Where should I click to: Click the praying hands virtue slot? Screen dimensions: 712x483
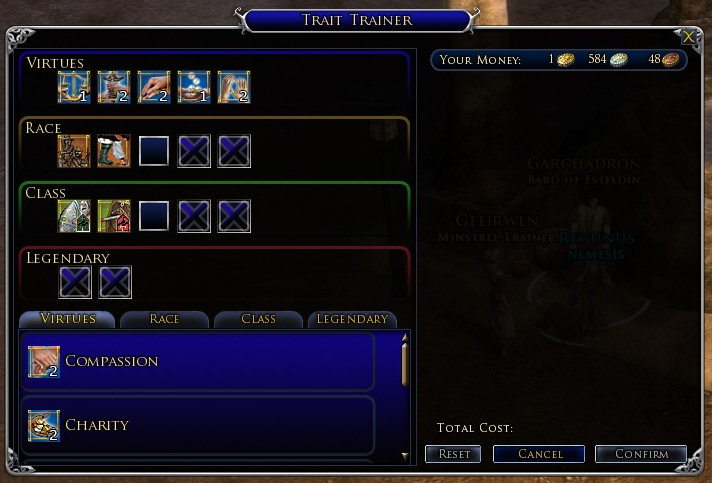tap(234, 87)
